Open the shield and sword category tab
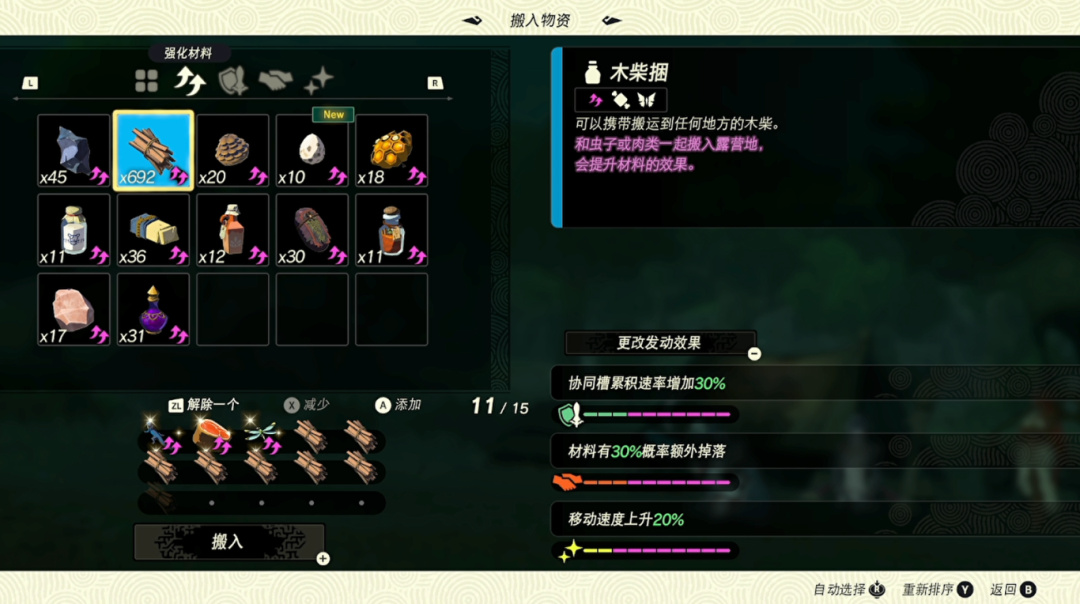 pyautogui.click(x=232, y=82)
